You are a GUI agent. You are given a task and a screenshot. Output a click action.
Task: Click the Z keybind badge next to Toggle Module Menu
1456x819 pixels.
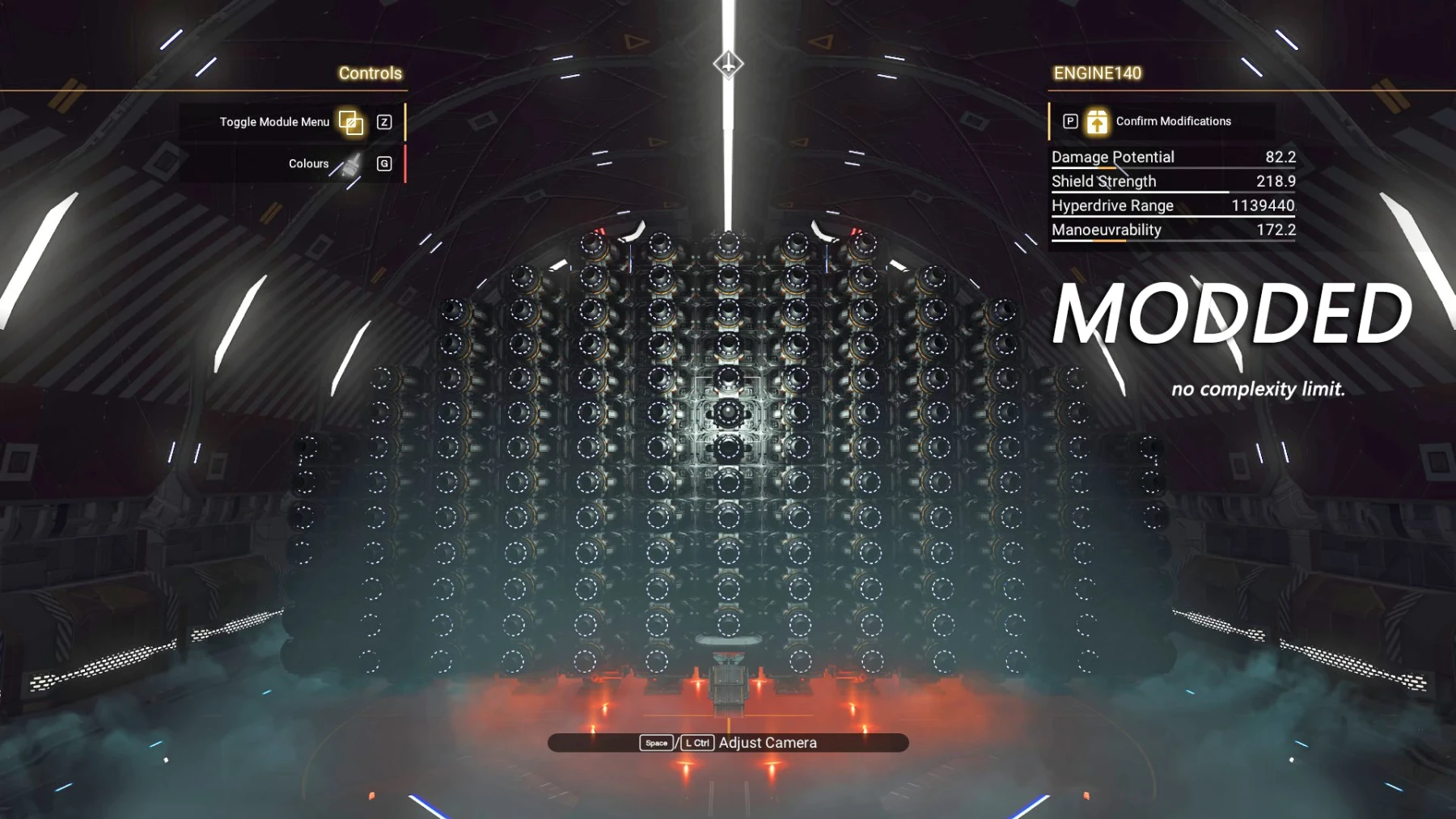384,122
